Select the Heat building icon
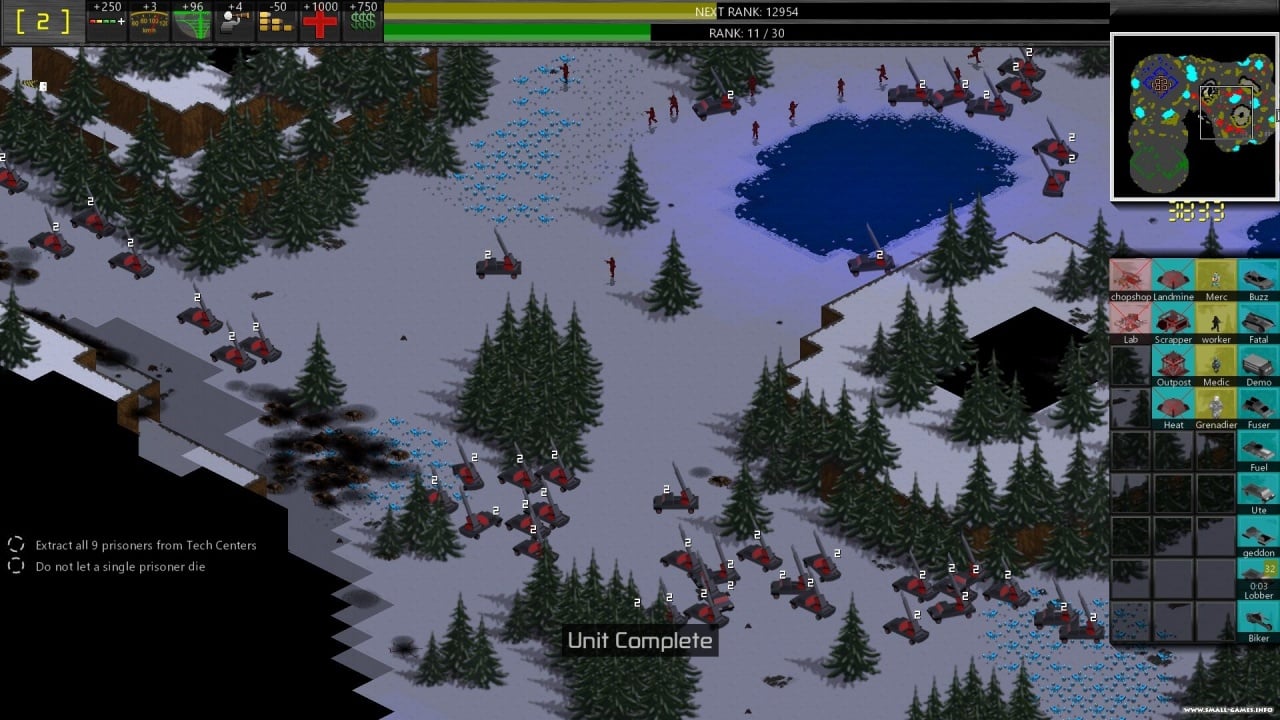 pos(1173,405)
